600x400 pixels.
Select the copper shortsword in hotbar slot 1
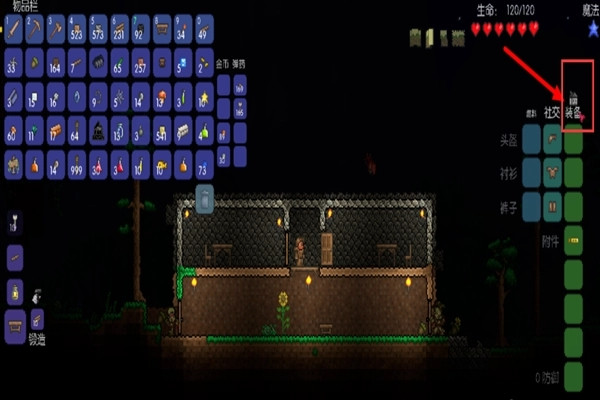[14, 28]
